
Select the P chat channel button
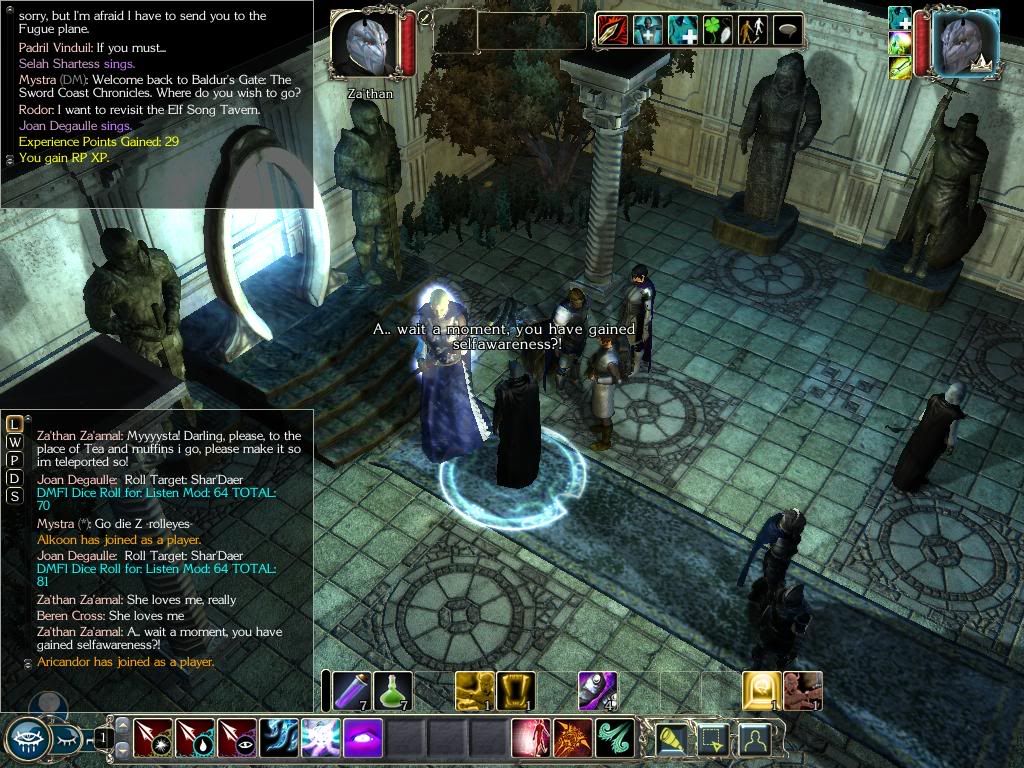point(15,460)
